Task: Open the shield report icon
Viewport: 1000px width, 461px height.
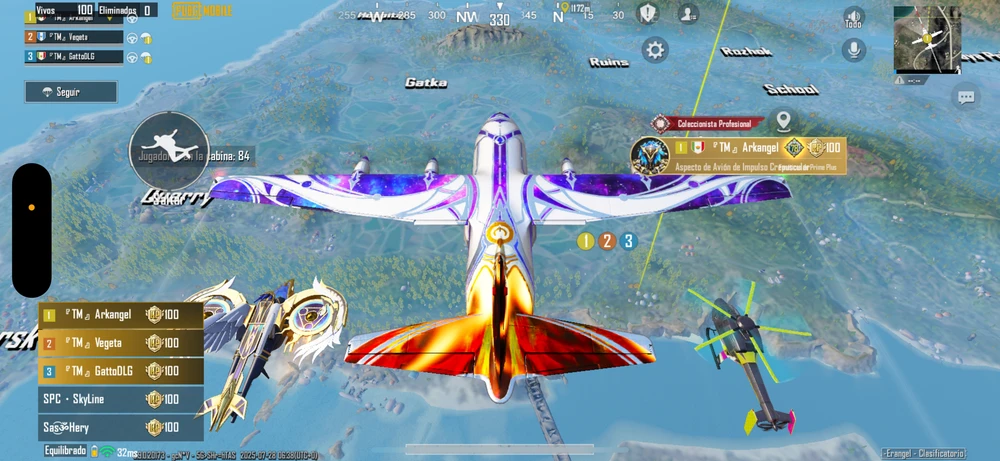Action: click(650, 13)
